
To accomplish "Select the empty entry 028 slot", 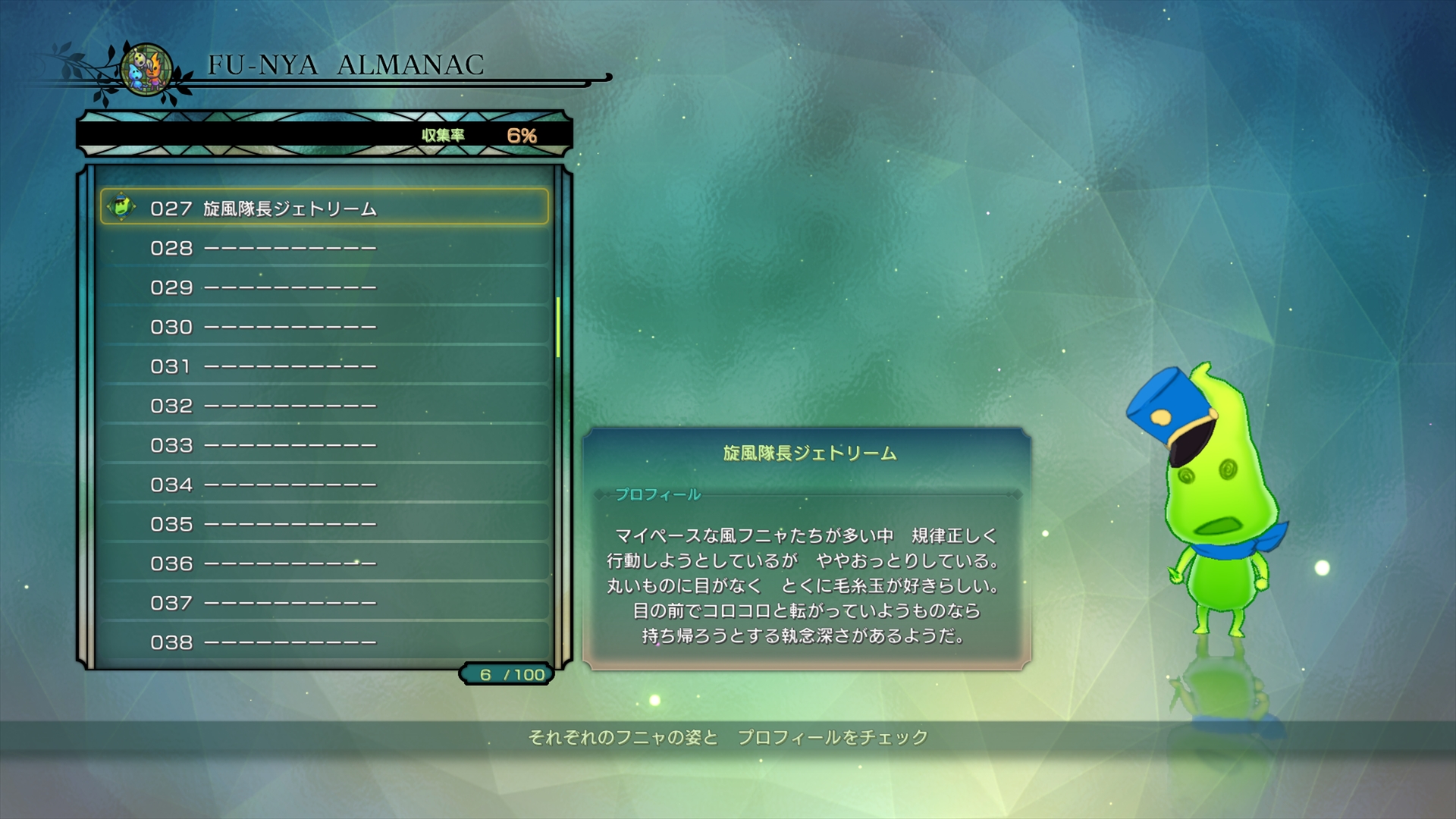I will pyautogui.click(x=265, y=249).
